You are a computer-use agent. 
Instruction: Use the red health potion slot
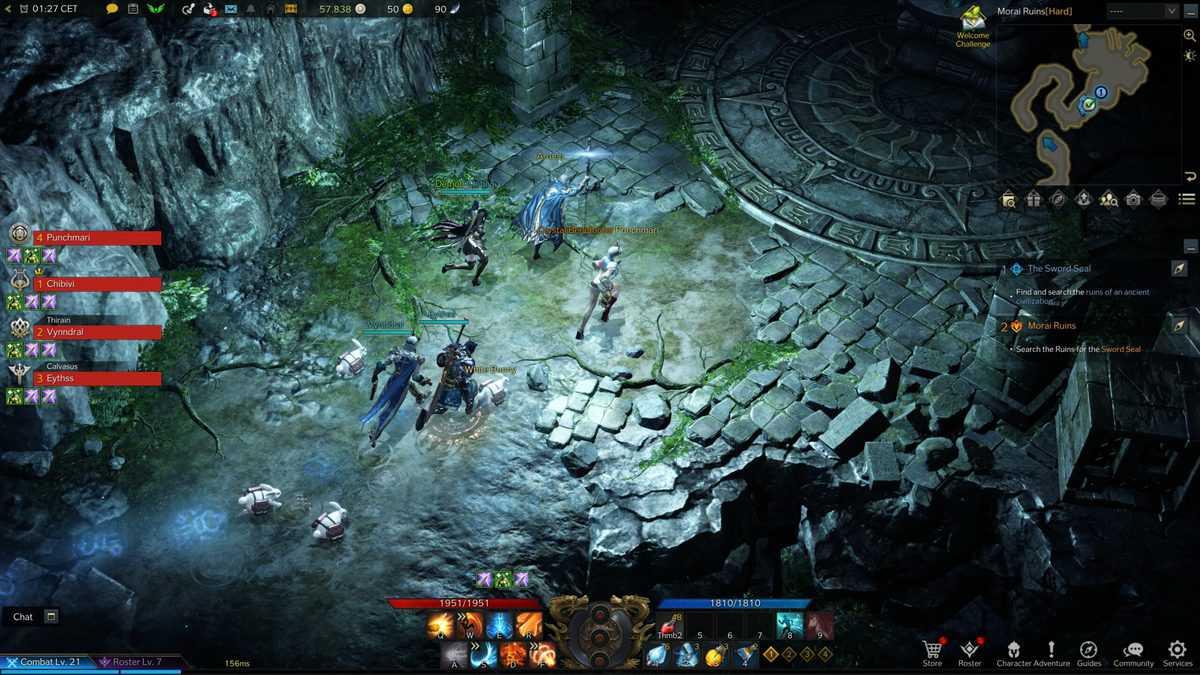(668, 627)
